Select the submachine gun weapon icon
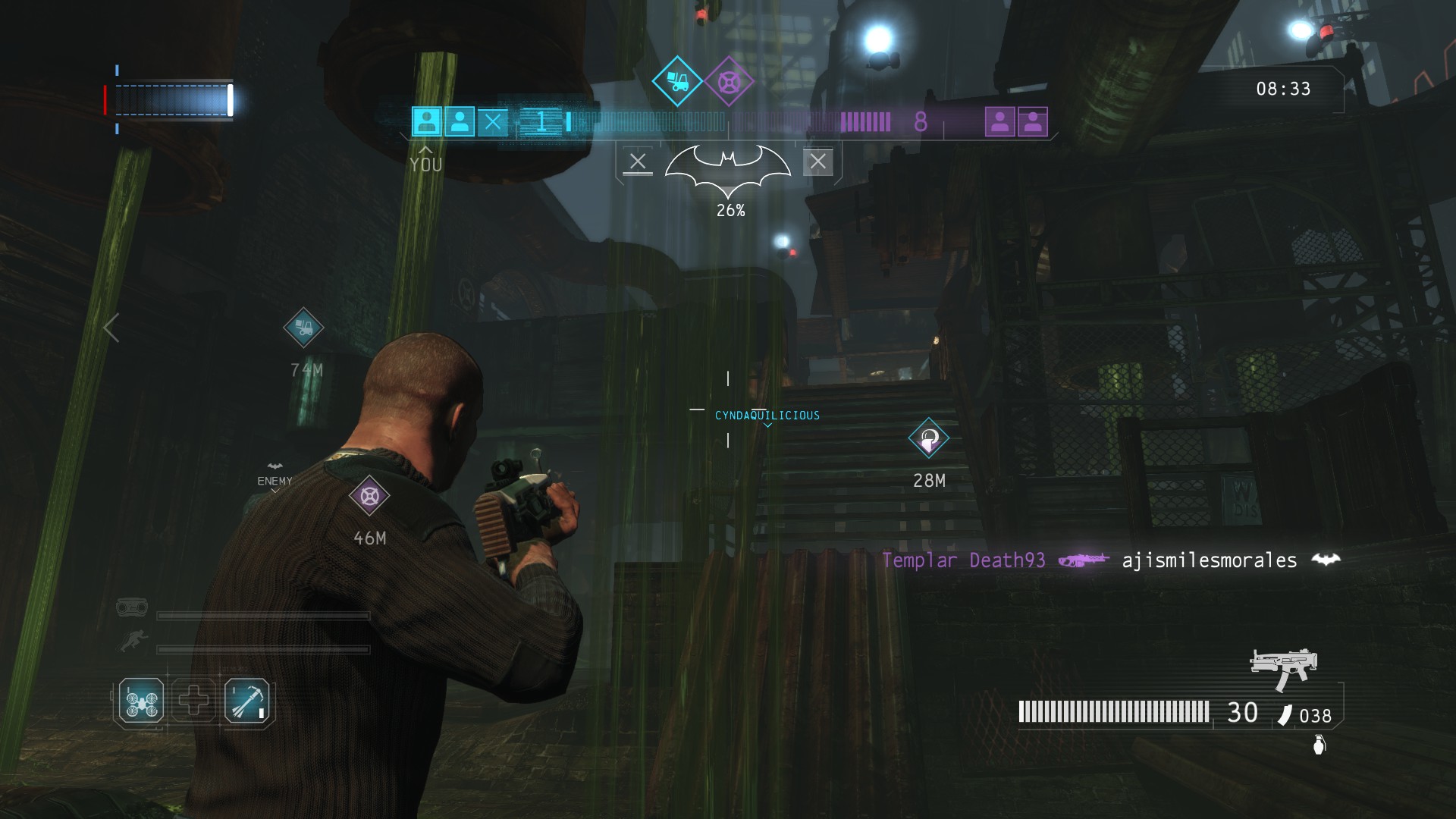Image resolution: width=1456 pixels, height=819 pixels. 1283,667
